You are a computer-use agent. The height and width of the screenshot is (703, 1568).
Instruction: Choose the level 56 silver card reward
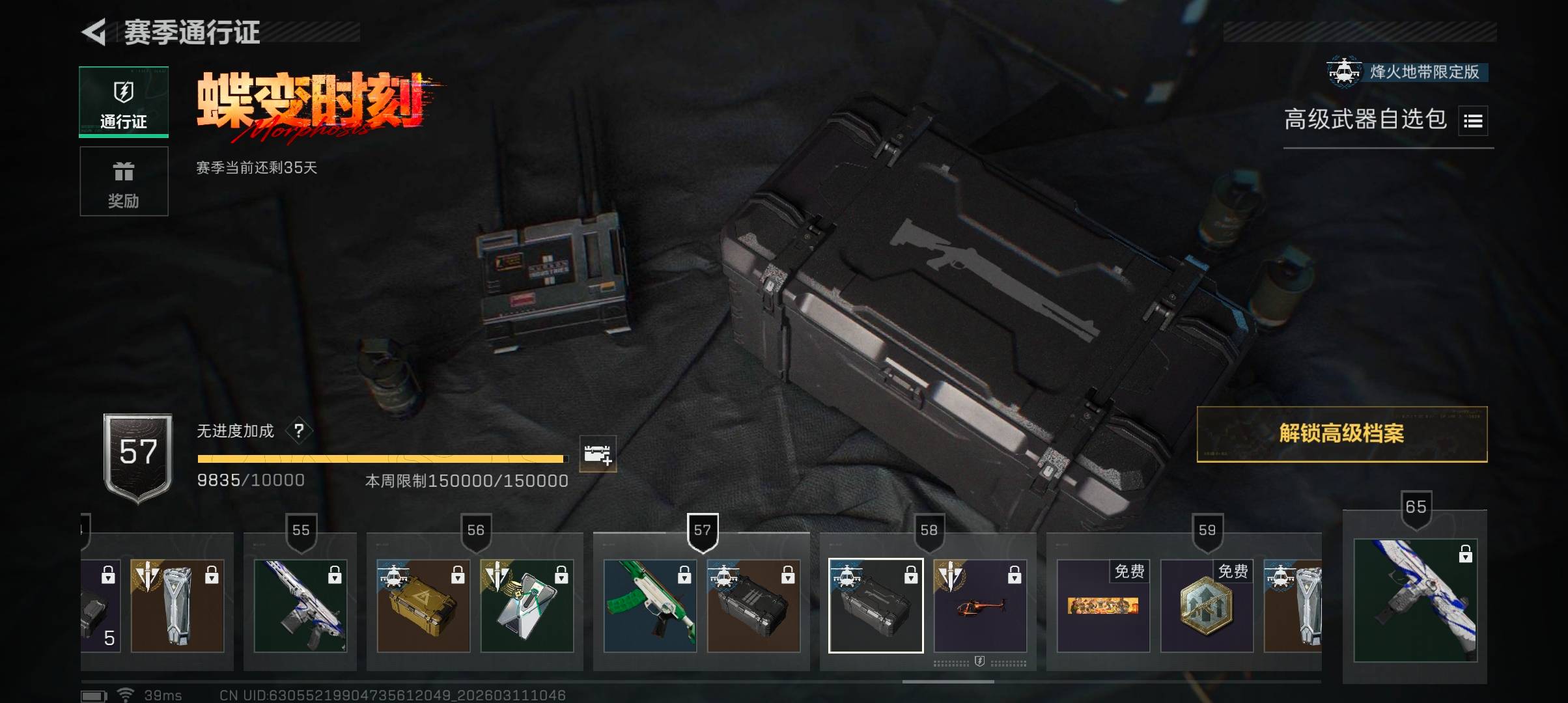coord(527,606)
